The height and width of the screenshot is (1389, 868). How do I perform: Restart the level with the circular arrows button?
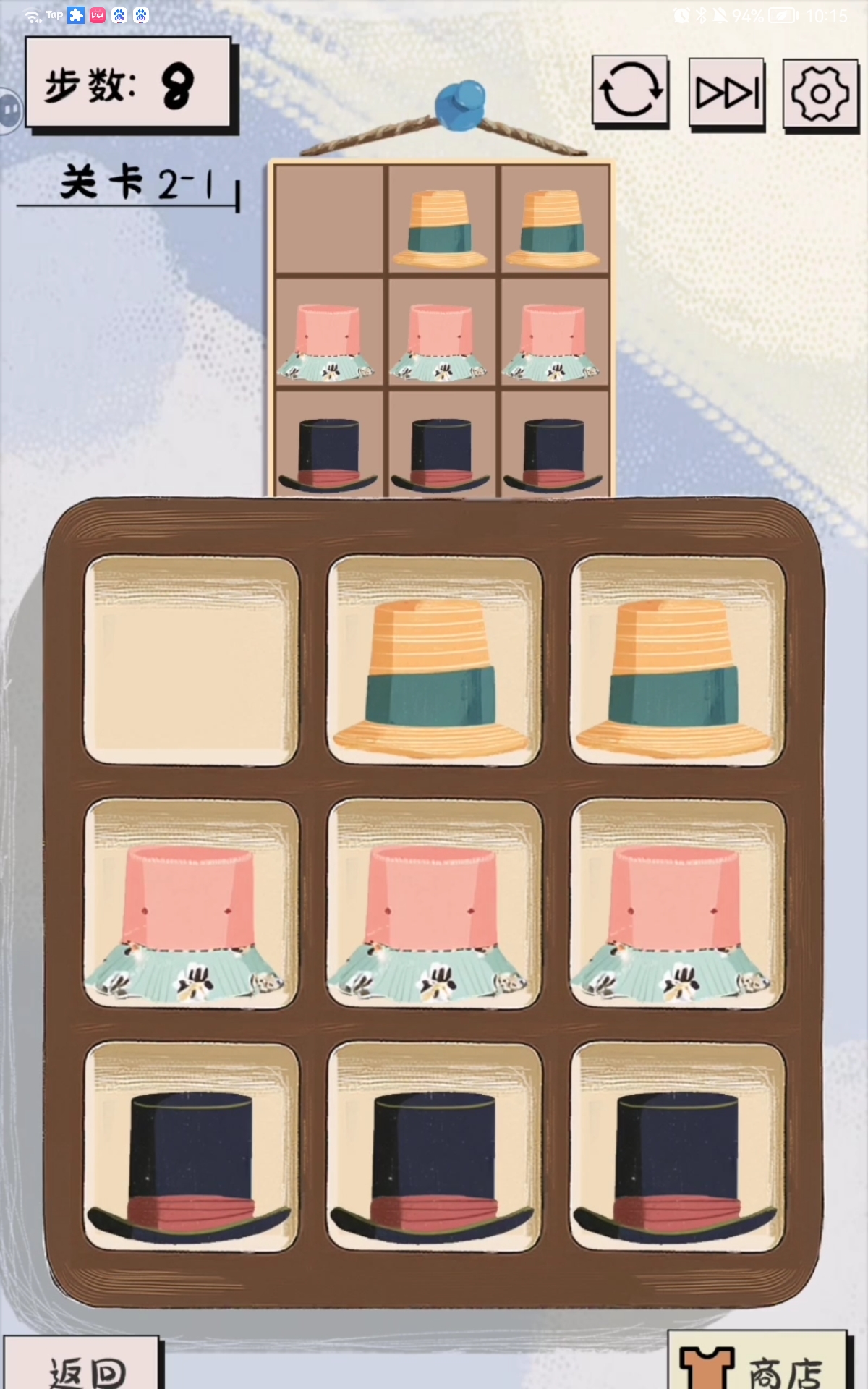pyautogui.click(x=630, y=91)
